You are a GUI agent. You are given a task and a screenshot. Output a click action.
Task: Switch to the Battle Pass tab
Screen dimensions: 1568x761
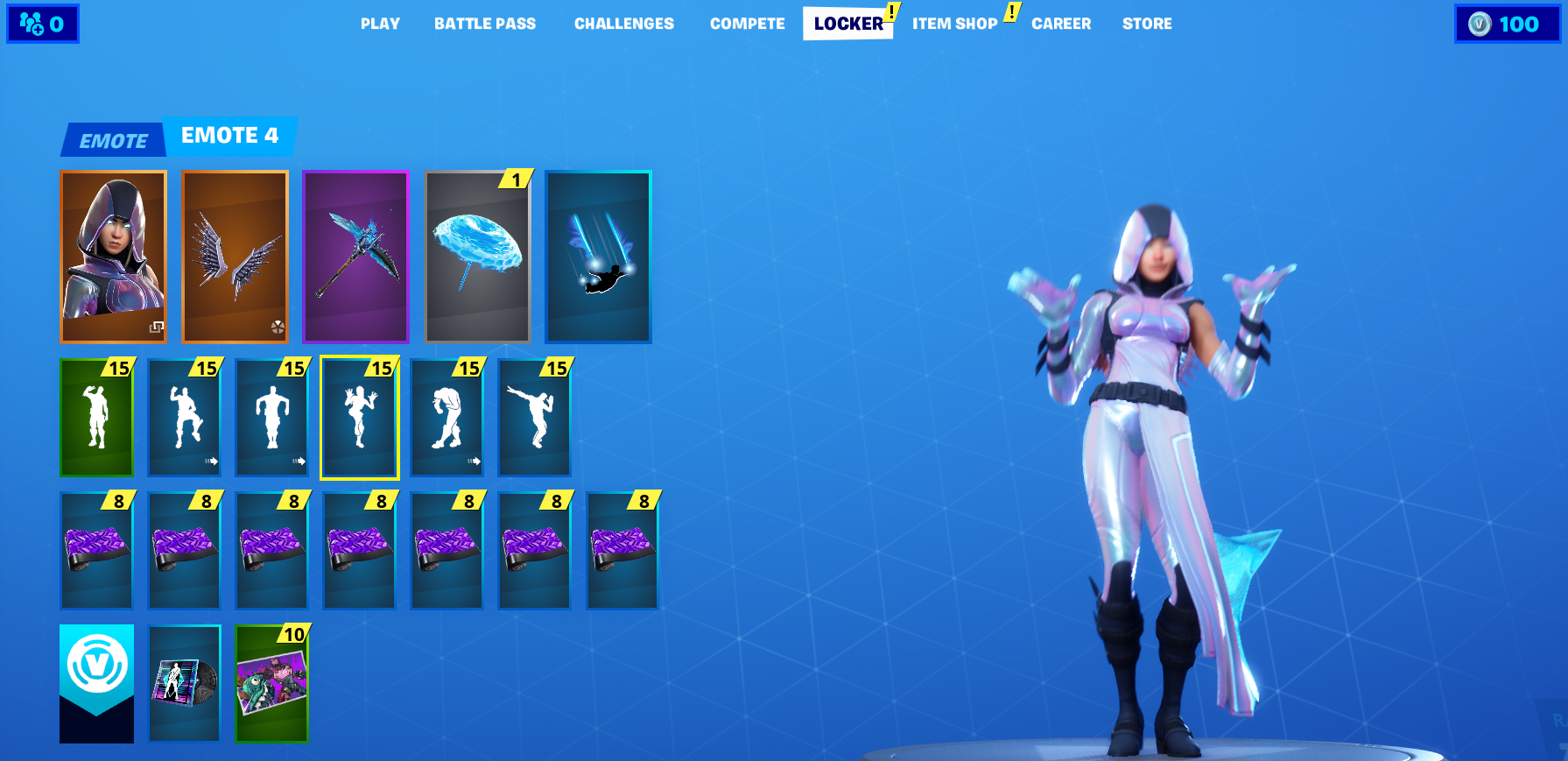[x=484, y=24]
